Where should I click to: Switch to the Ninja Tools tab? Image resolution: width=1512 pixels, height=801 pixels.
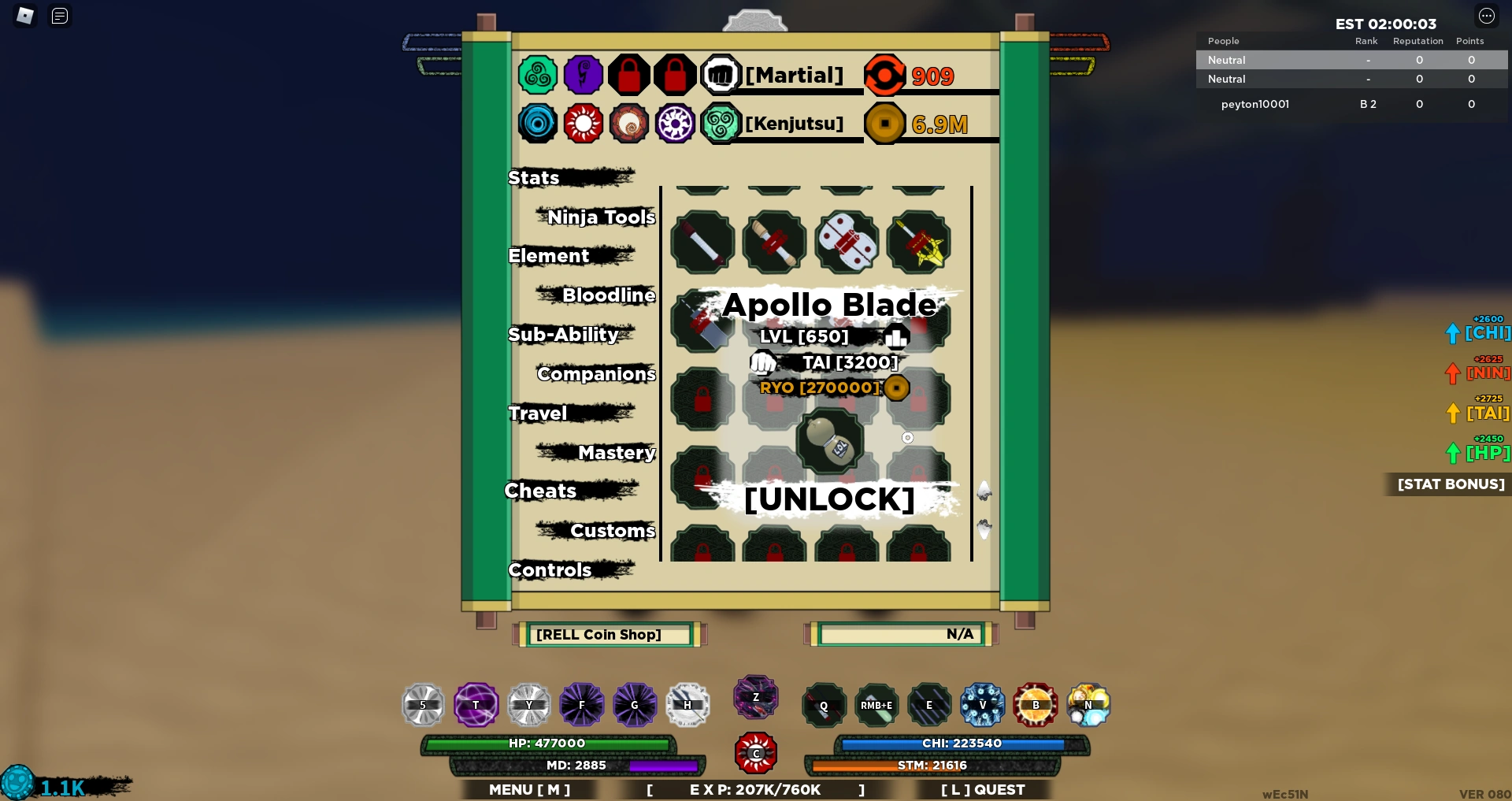602,217
